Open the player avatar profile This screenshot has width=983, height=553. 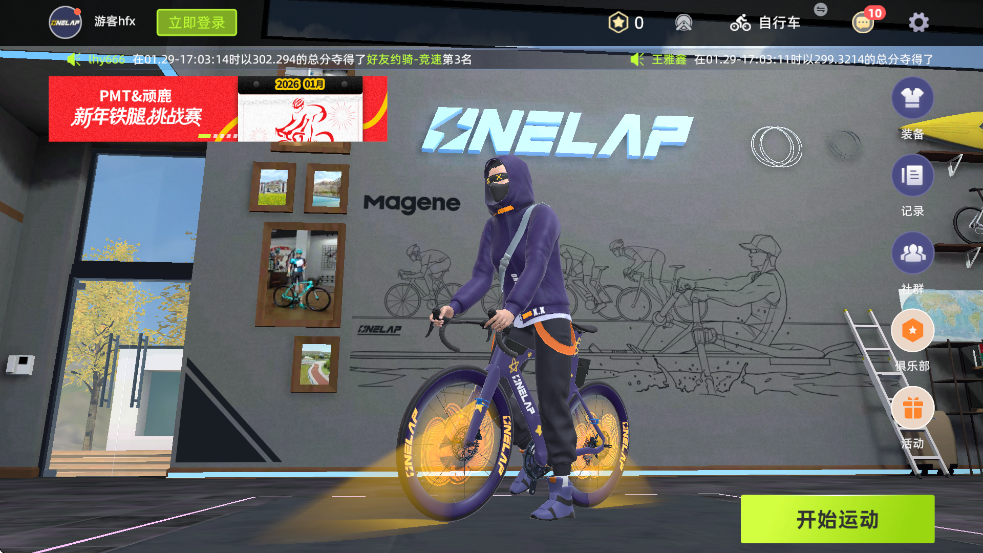[66, 22]
